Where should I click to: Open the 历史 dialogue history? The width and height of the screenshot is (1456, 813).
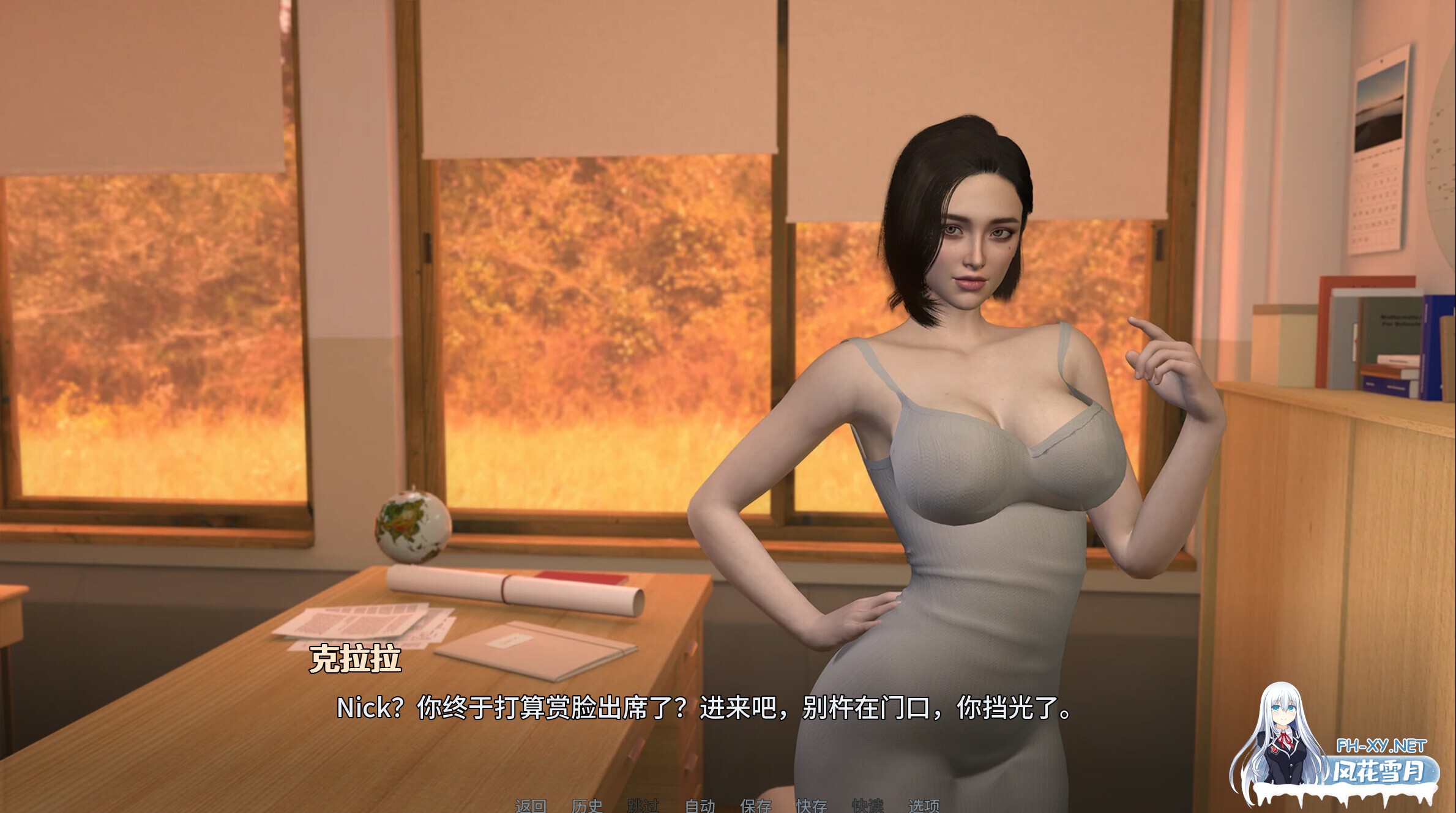588,805
